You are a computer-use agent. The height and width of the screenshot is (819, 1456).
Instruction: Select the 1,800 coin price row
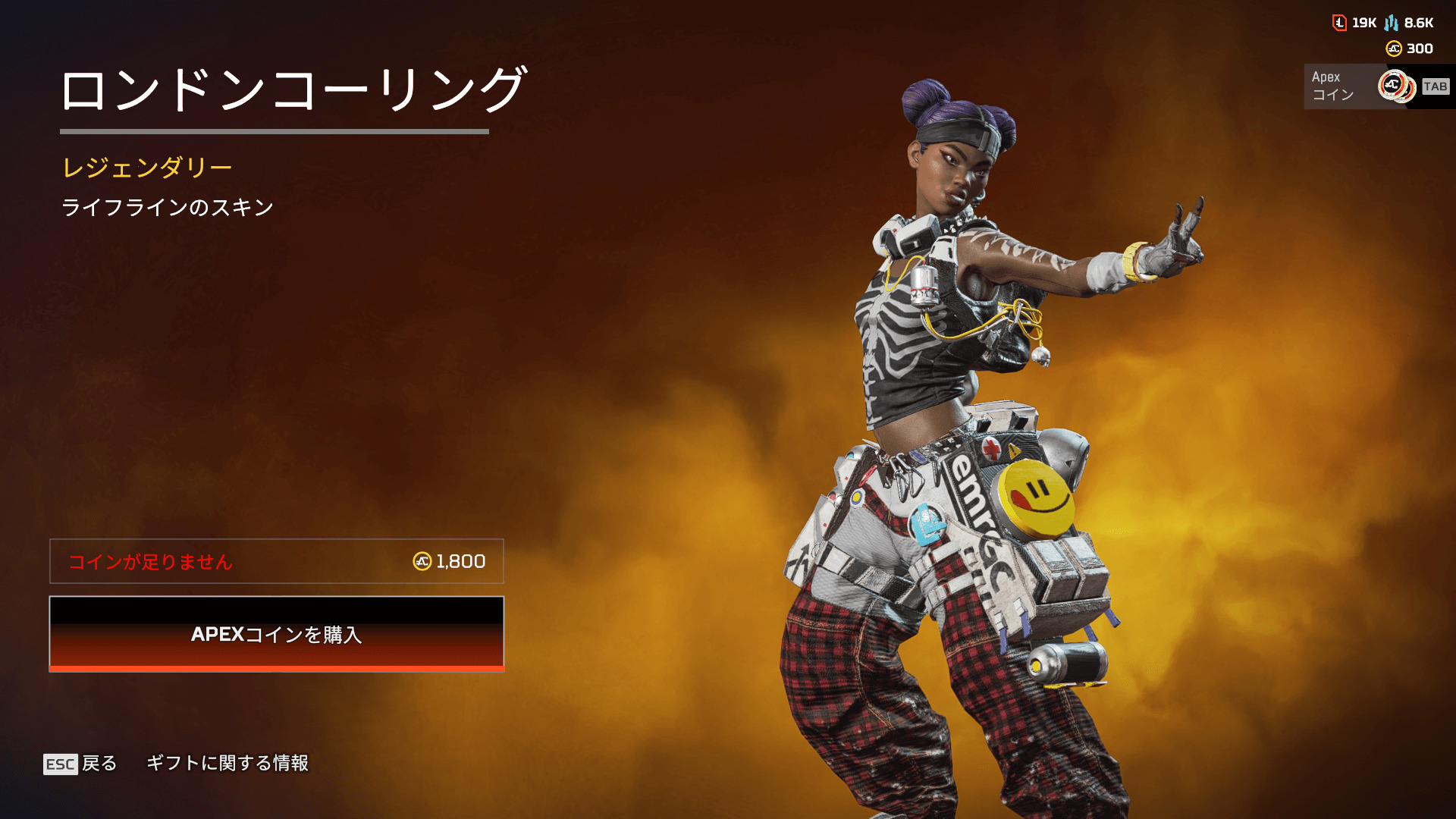pyautogui.click(x=276, y=561)
